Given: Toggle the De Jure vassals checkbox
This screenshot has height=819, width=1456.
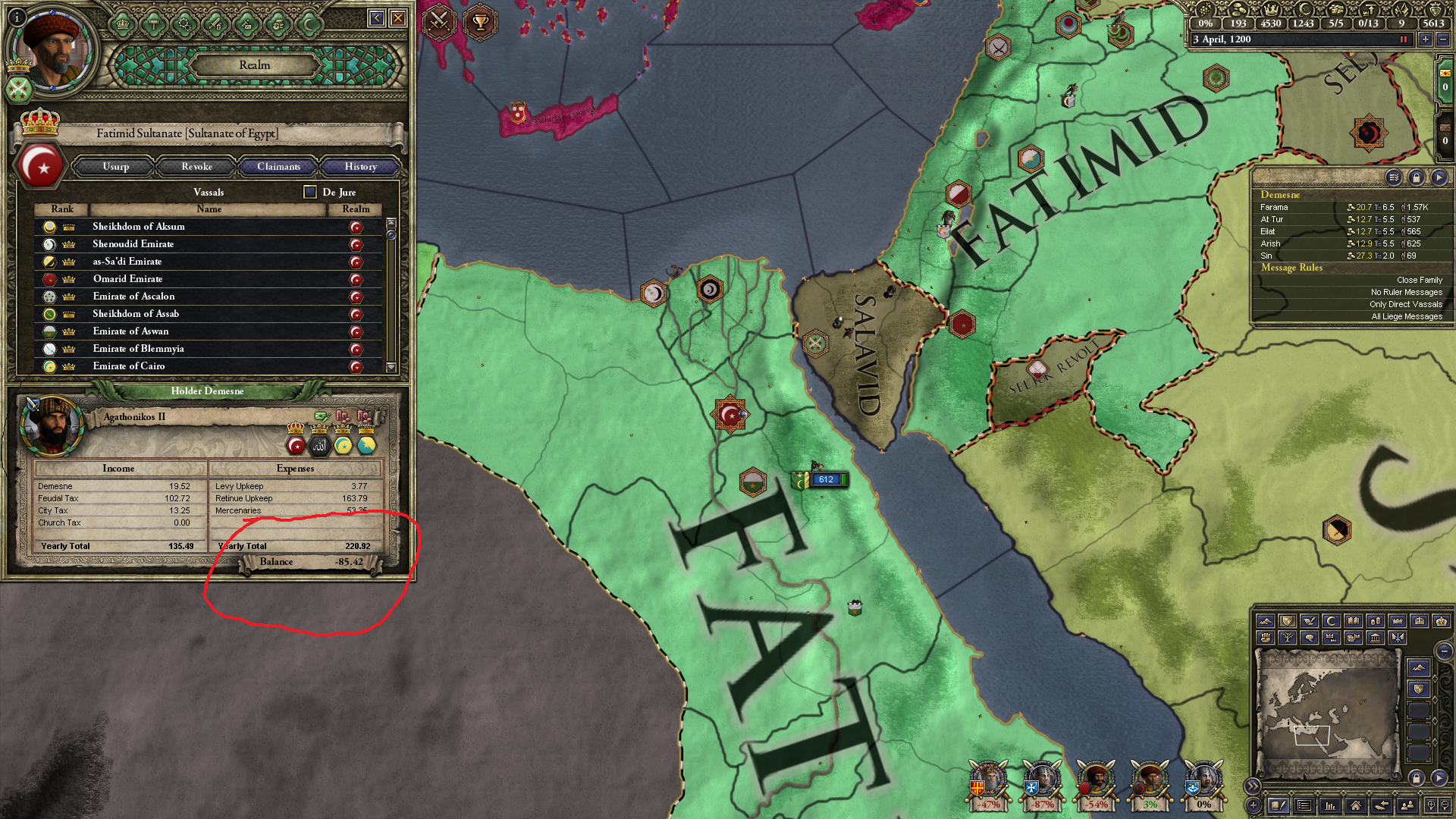Looking at the screenshot, I should coord(309,192).
